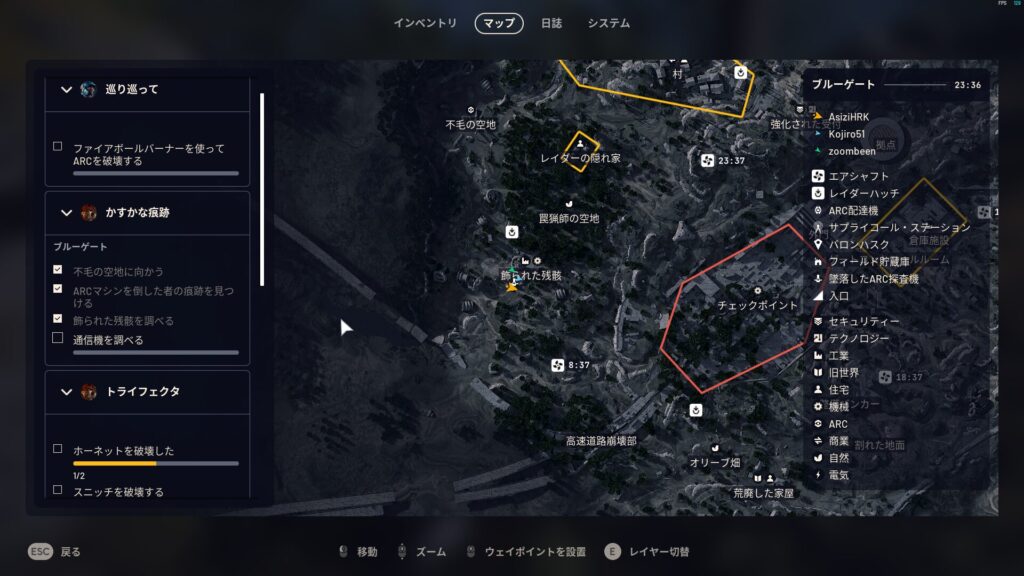Collapse the かすかな痕跡 quest section
1024x576 pixels.
[67, 213]
